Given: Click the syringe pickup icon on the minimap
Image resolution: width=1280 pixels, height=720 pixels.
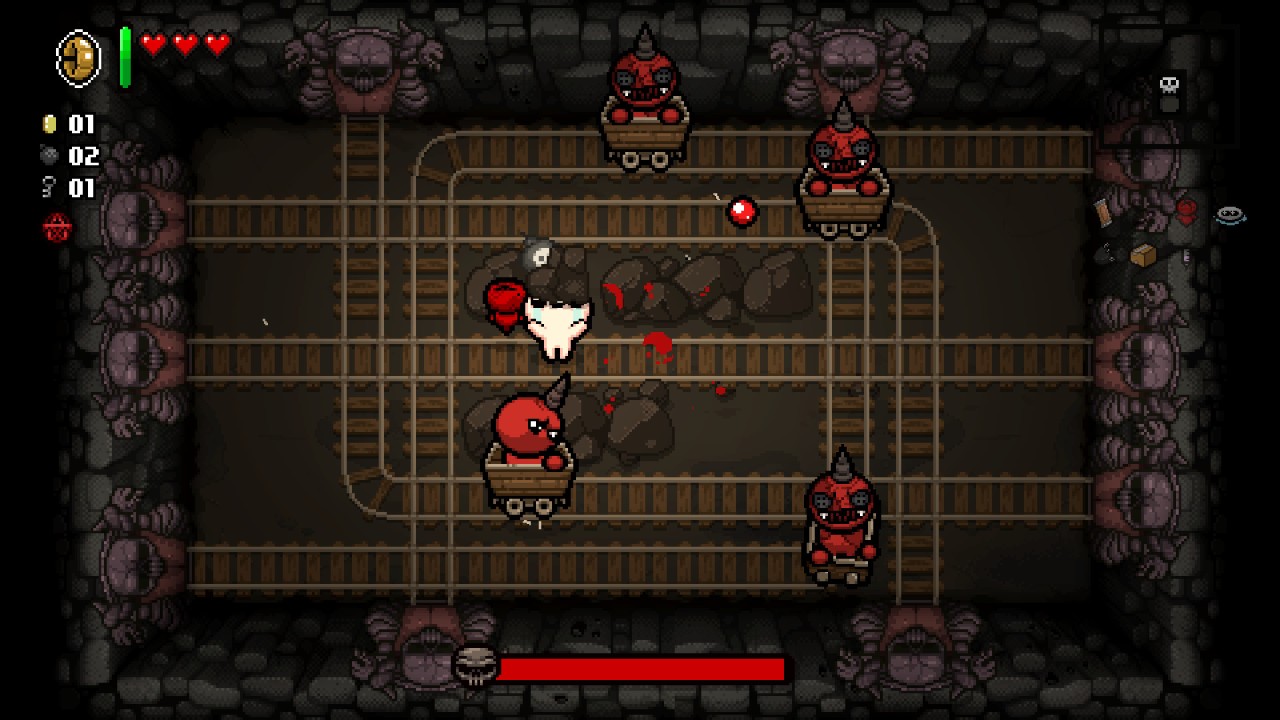Looking at the screenshot, I should tap(1188, 256).
